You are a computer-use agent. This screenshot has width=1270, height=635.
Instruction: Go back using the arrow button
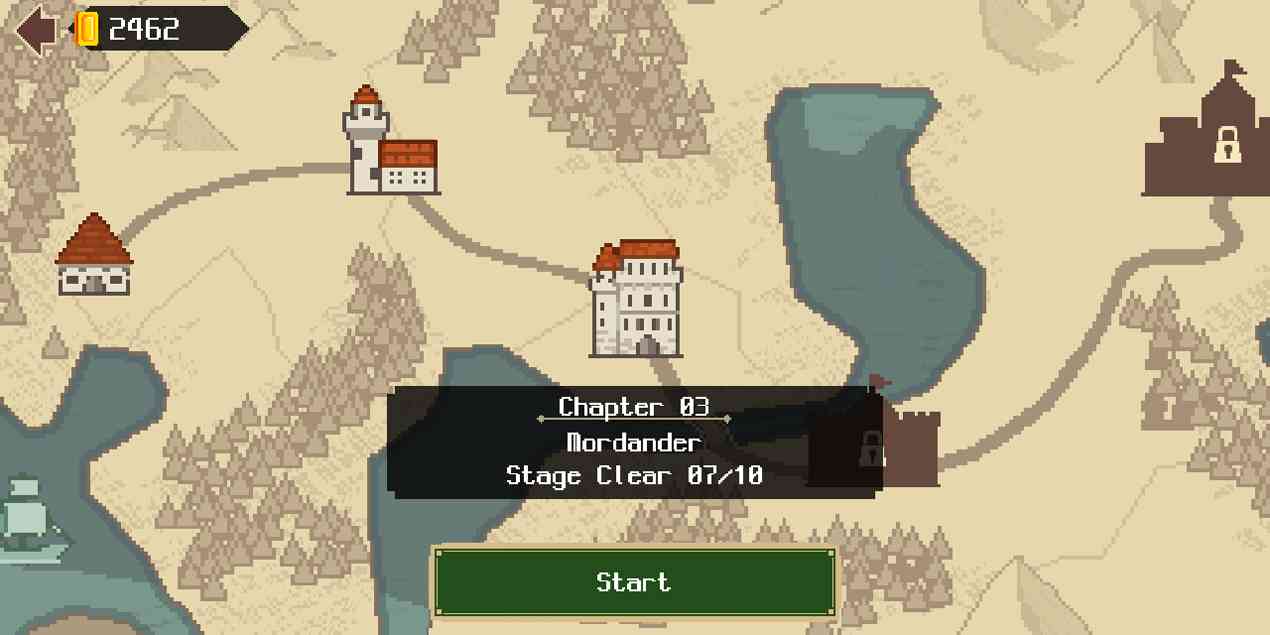[x=35, y=30]
